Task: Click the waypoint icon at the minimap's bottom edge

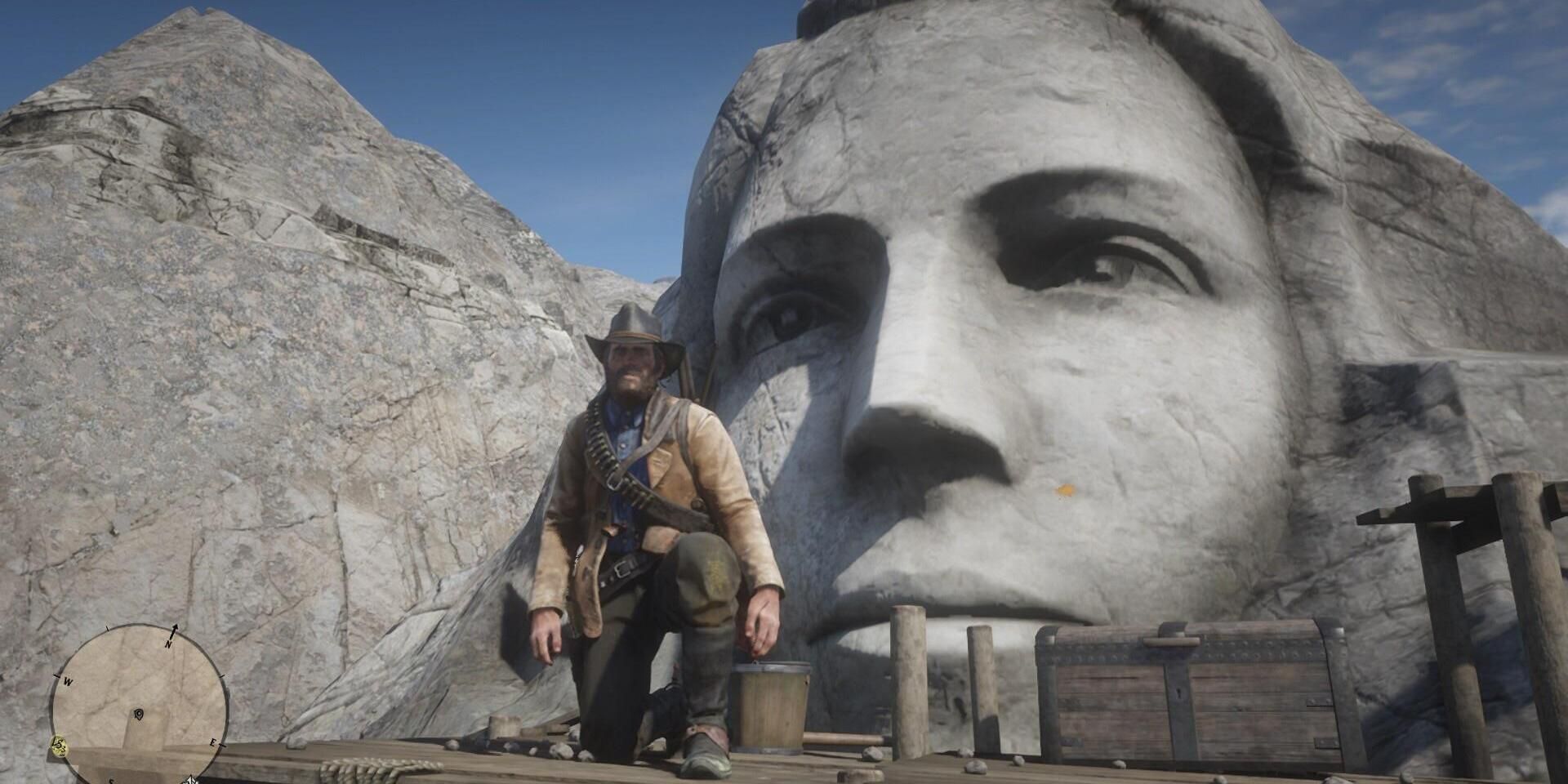Action: click(x=191, y=778)
